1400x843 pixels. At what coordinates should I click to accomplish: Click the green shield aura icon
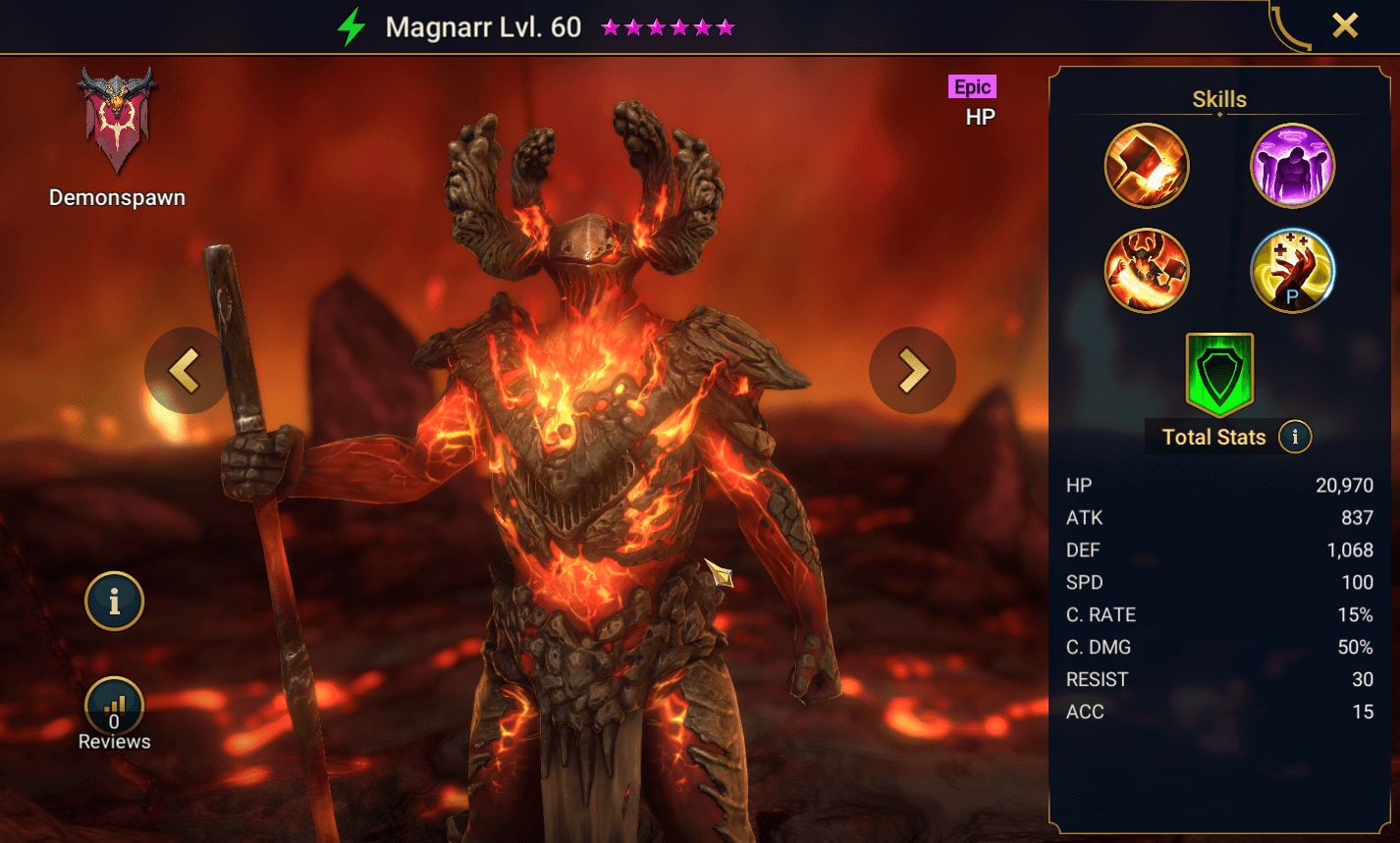tap(1219, 375)
